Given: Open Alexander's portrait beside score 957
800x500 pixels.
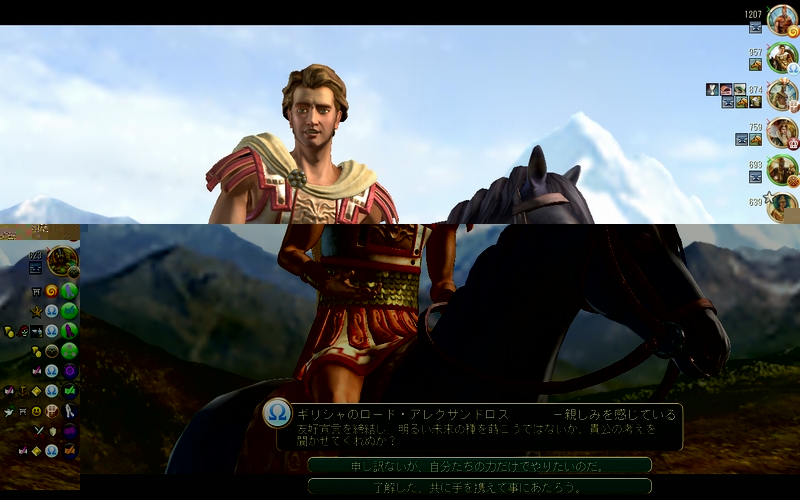Looking at the screenshot, I should coord(782,57).
